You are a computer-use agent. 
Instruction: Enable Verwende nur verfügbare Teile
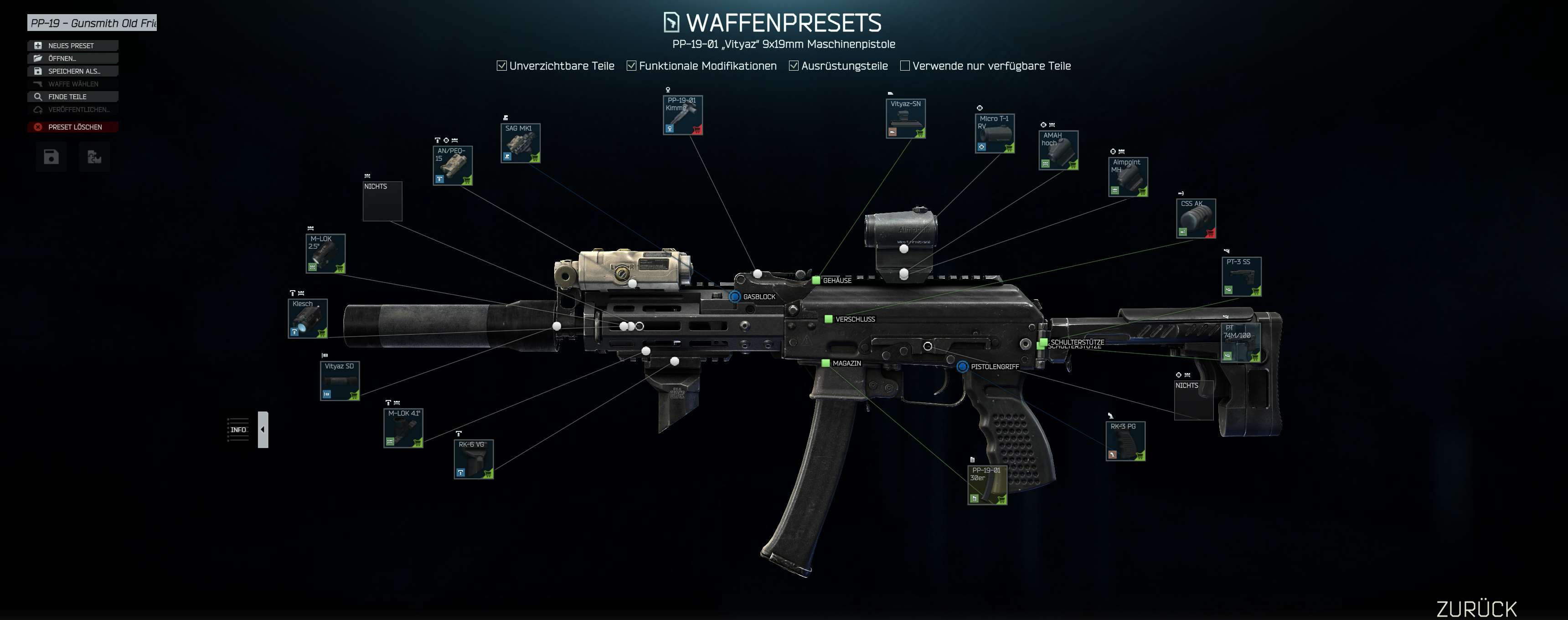coord(904,66)
